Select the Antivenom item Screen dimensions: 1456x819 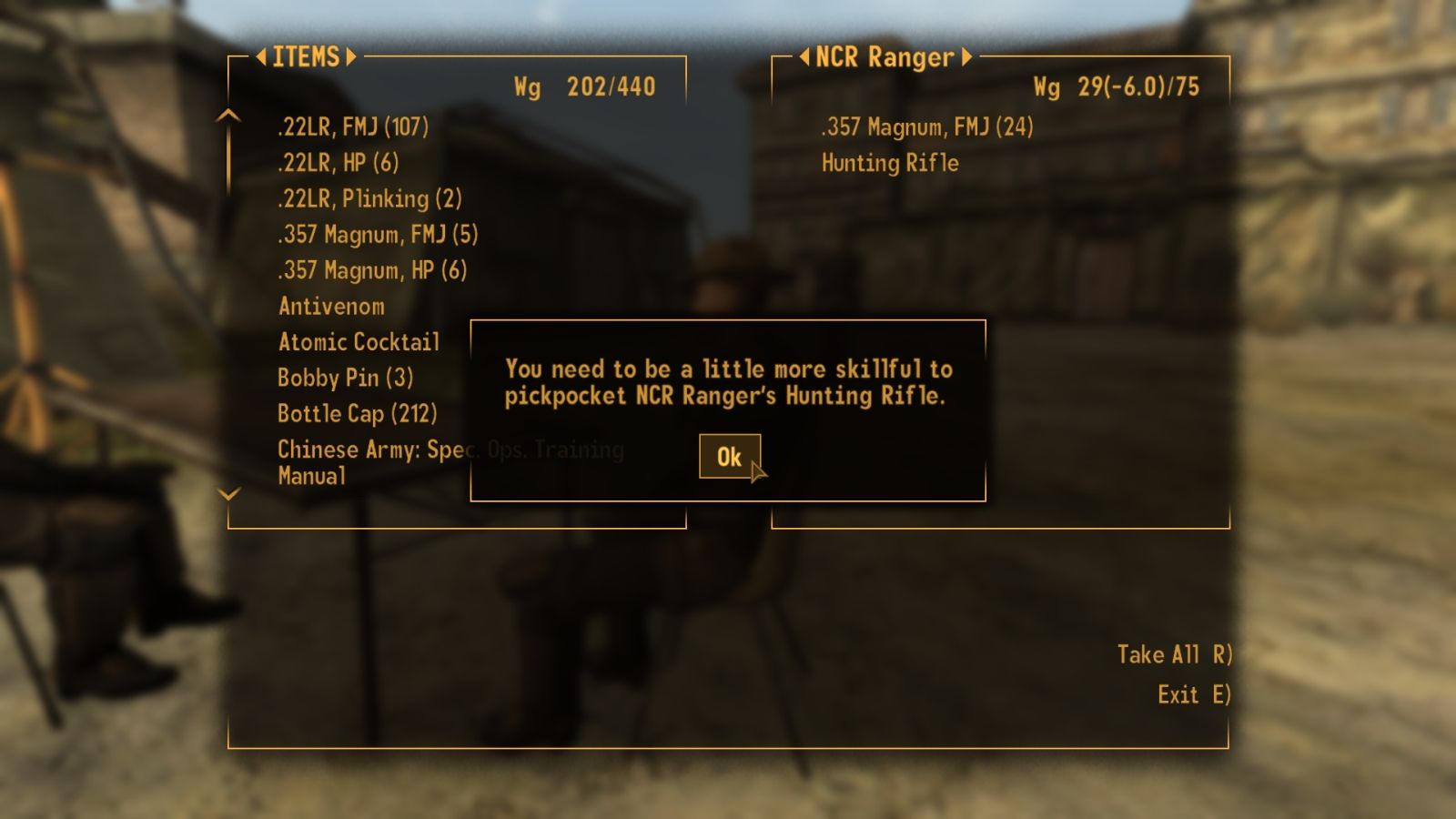(331, 307)
